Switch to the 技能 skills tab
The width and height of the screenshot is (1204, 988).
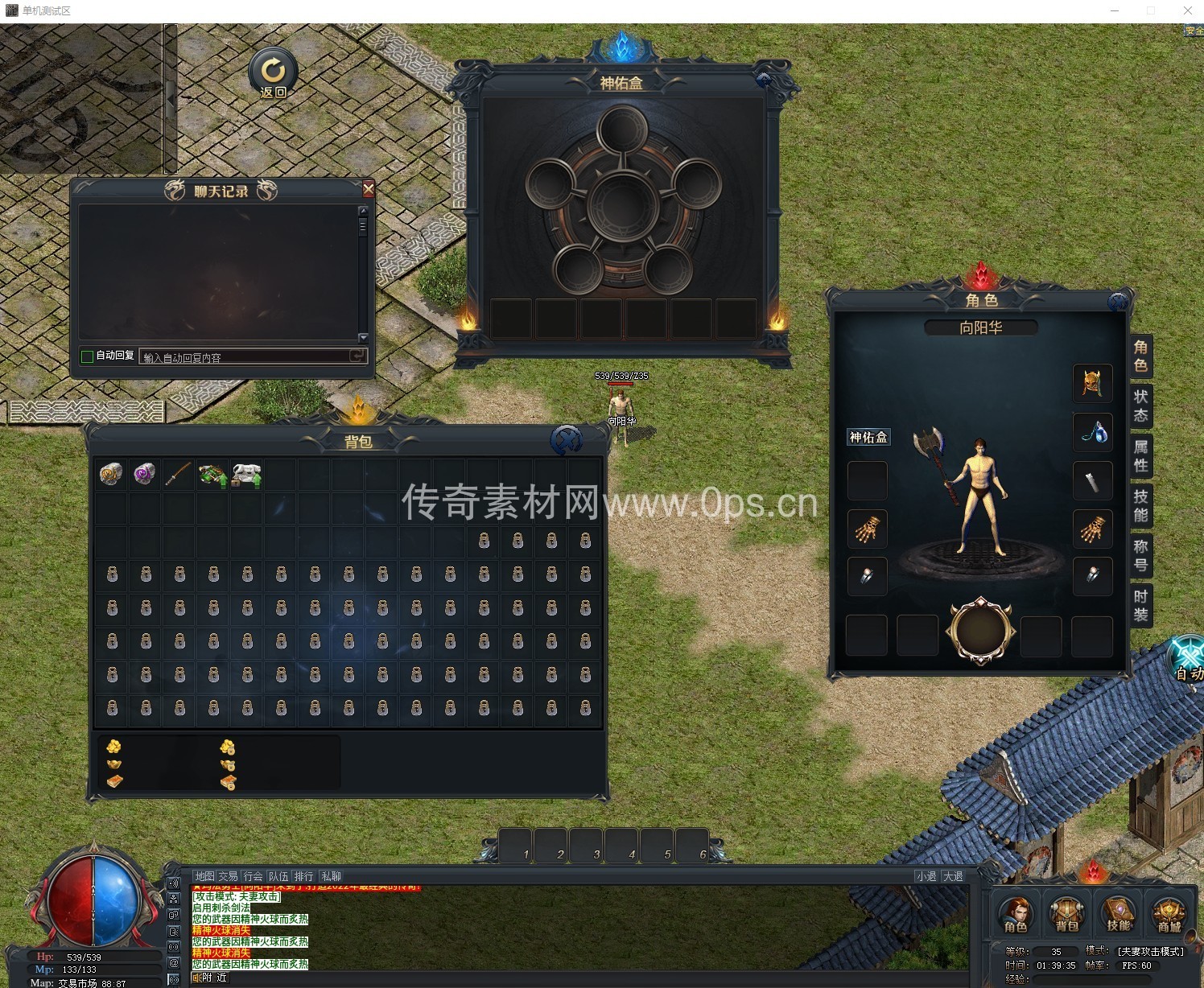click(x=1140, y=505)
